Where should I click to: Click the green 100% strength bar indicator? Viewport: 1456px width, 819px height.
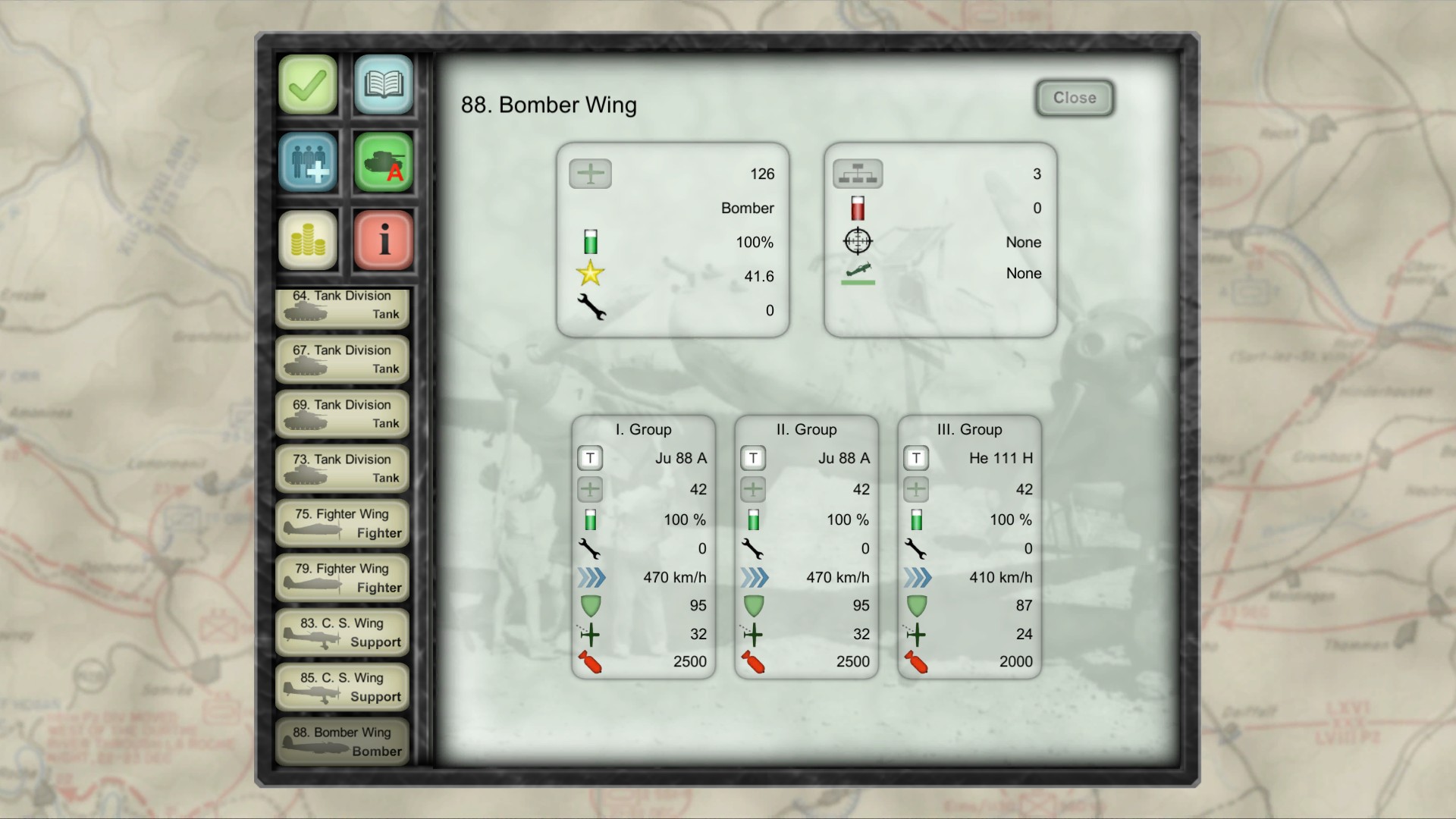[x=590, y=241]
